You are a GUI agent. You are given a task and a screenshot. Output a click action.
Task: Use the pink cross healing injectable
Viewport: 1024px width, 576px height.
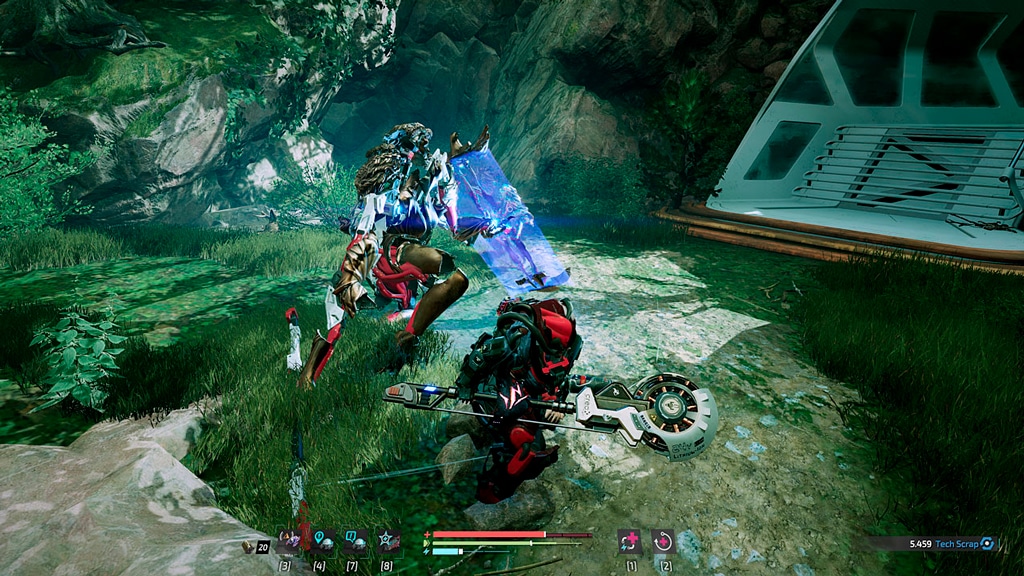(x=629, y=541)
